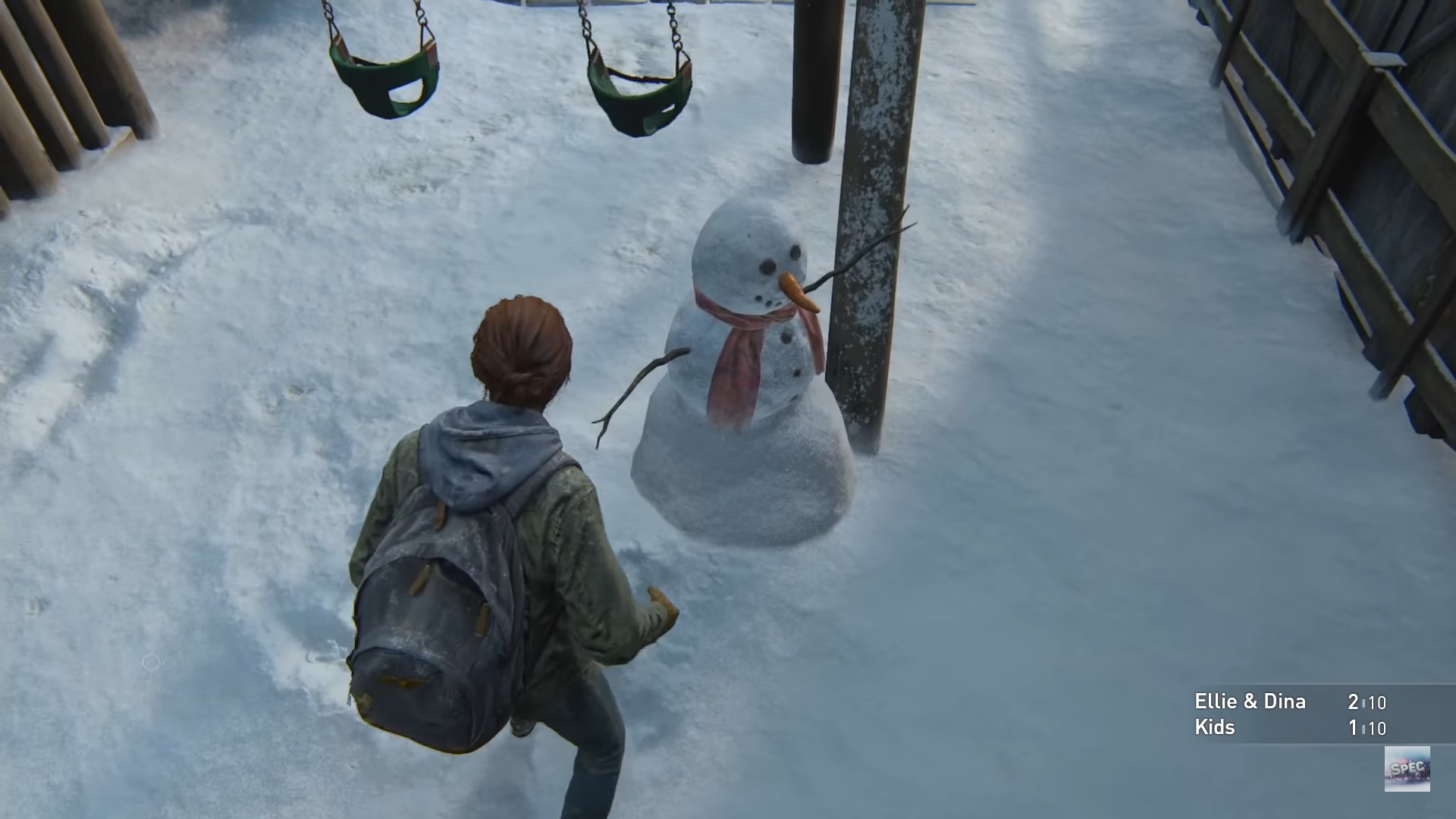The height and width of the screenshot is (819, 1456).
Task: Click the small aiming reticle dot
Action: (151, 664)
